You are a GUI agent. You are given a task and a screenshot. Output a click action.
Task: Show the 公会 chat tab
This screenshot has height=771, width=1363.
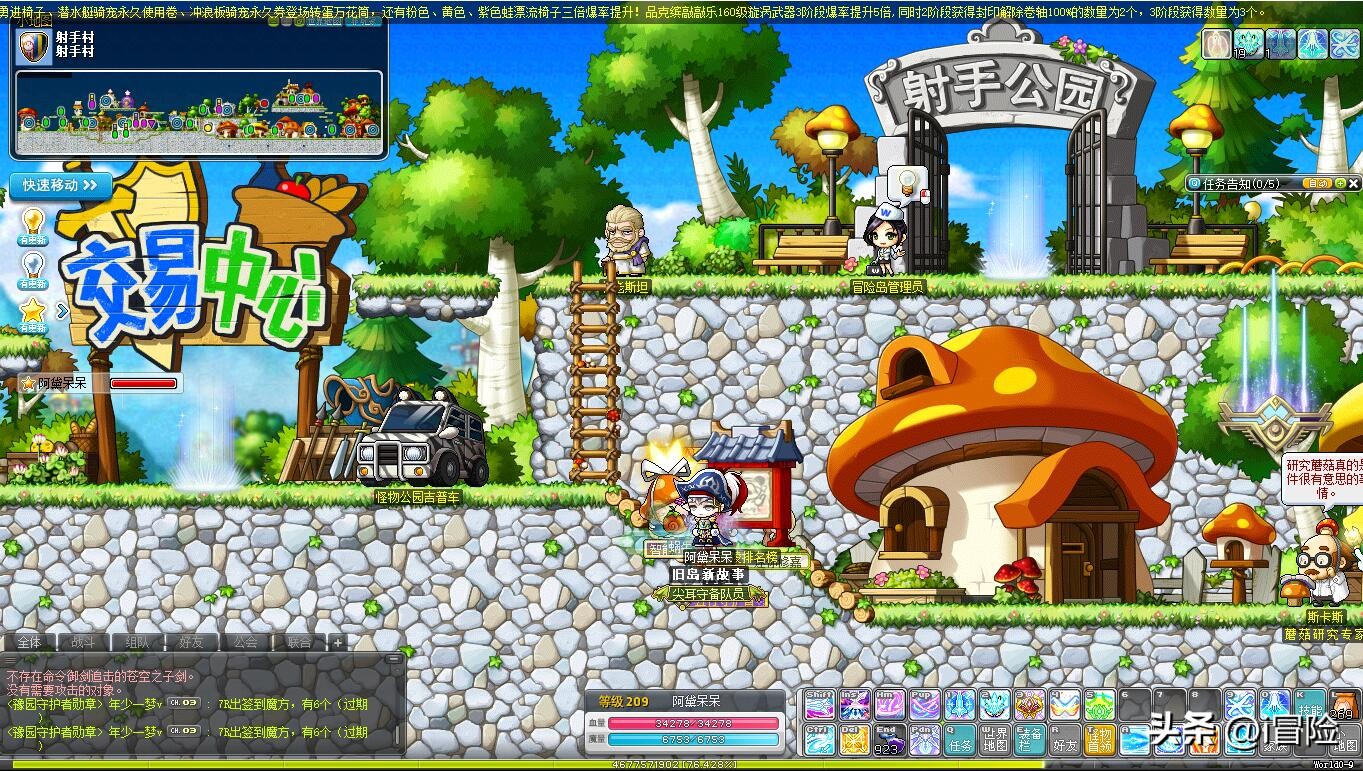(245, 642)
